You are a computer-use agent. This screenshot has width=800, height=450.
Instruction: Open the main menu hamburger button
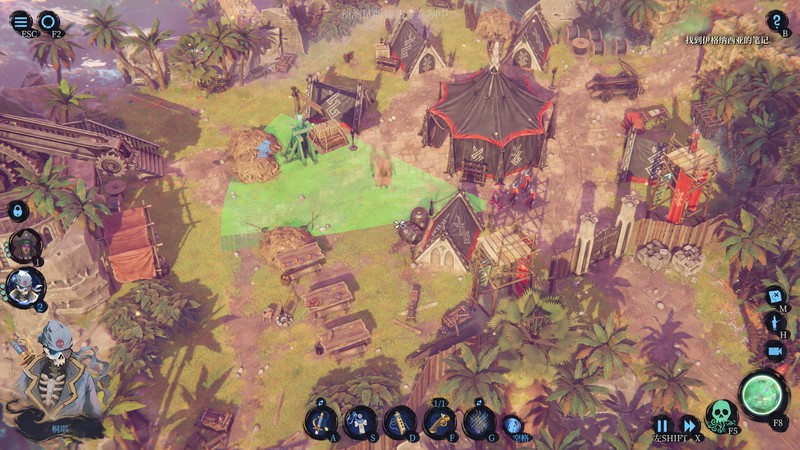pyautogui.click(x=22, y=19)
